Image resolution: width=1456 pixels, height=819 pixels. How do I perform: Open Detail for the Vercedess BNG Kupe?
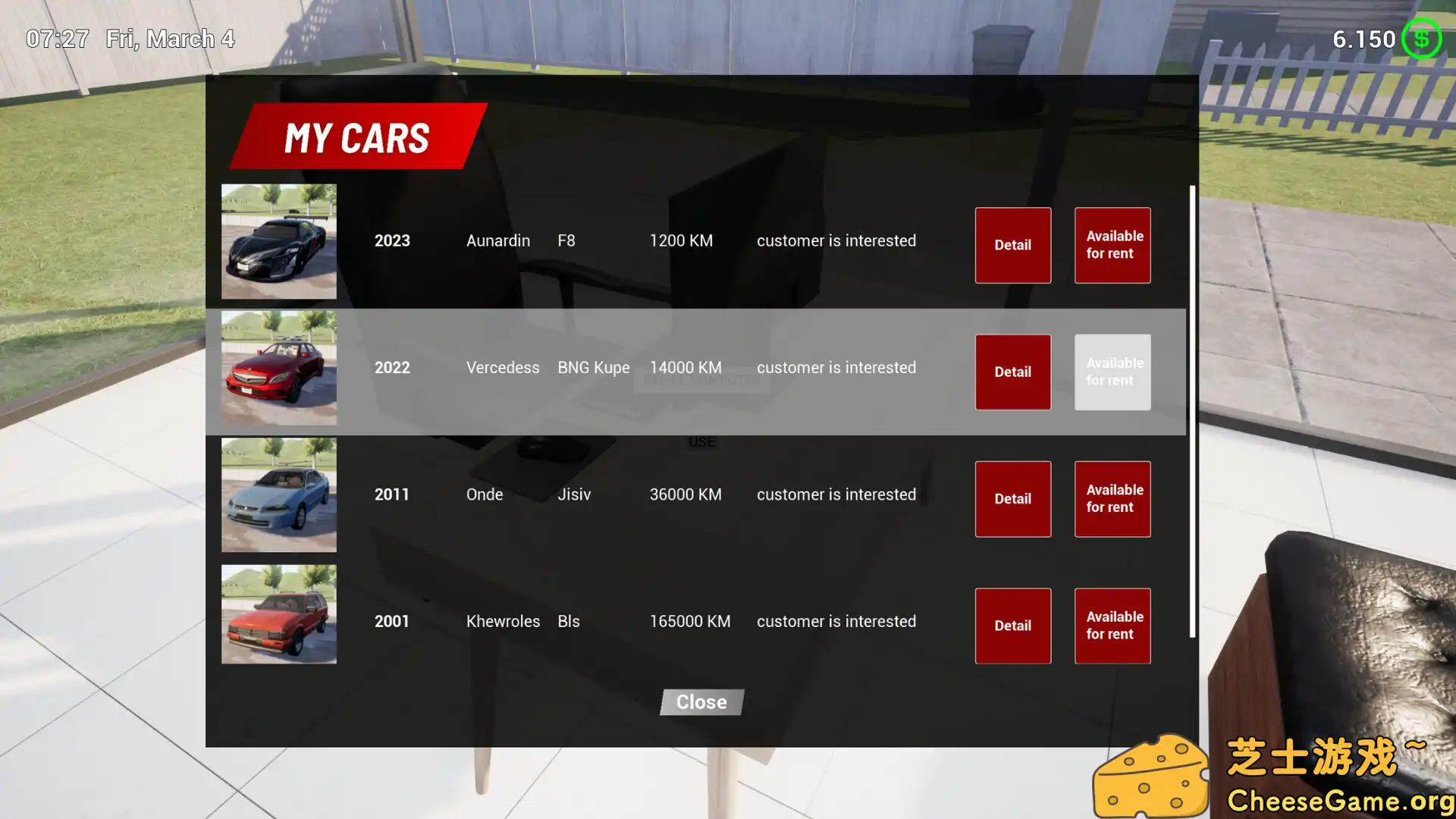click(1012, 372)
